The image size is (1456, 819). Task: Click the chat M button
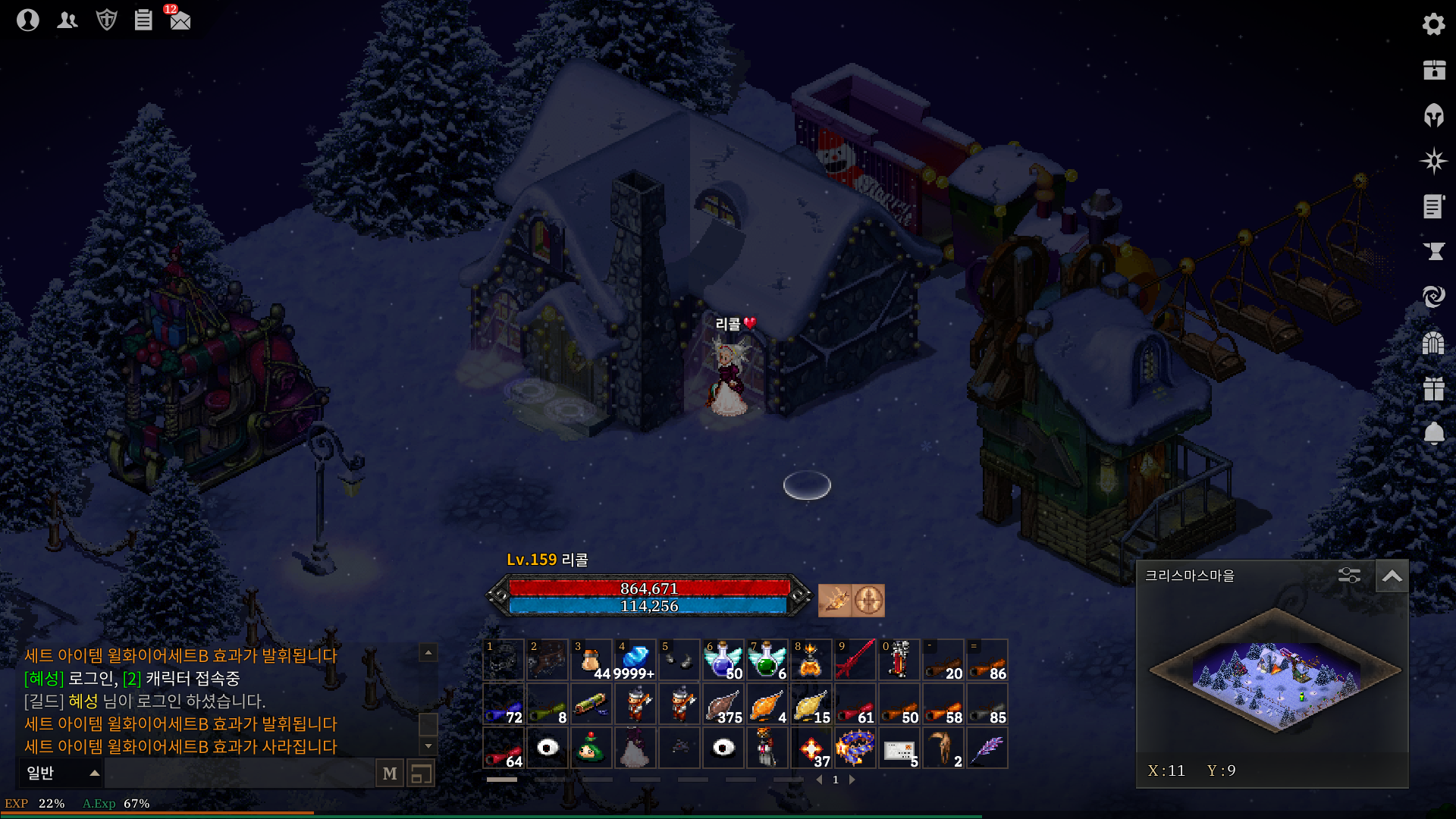point(390,773)
